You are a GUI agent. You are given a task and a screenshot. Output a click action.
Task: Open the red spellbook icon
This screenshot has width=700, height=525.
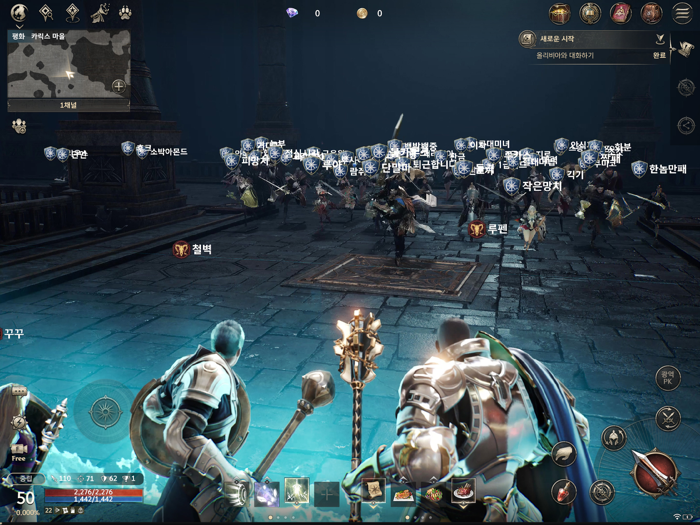621,13
